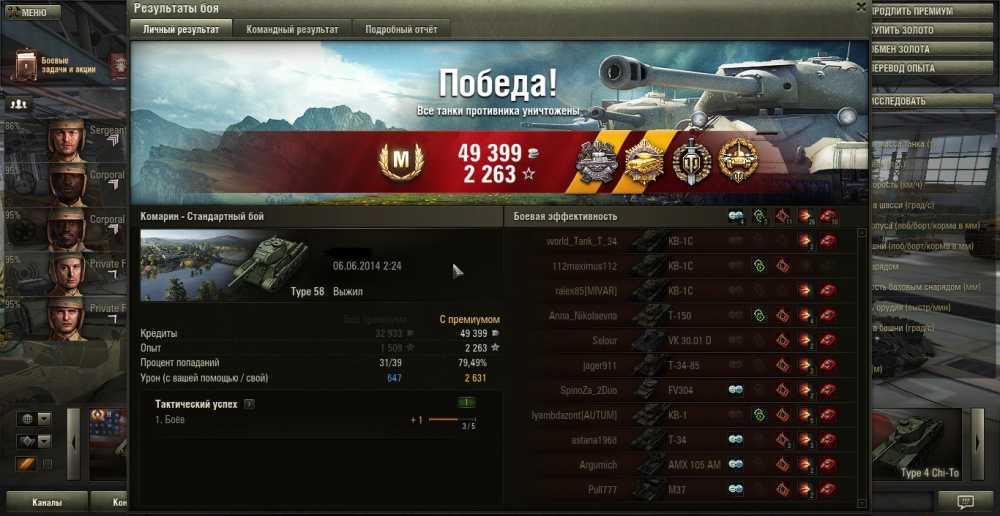Click the tank carousel left scroll arrow
The height and width of the screenshot is (516, 1000).
[72, 443]
